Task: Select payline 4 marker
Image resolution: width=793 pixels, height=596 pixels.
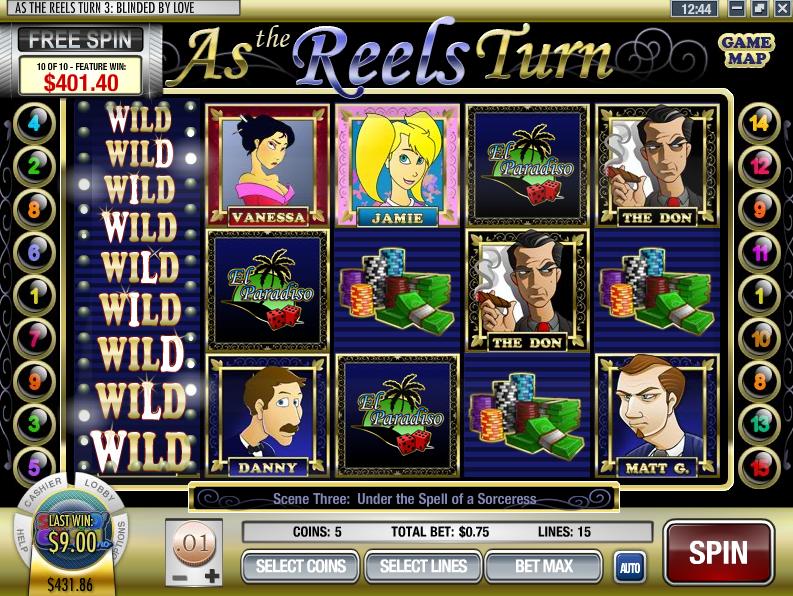Action: click(35, 124)
